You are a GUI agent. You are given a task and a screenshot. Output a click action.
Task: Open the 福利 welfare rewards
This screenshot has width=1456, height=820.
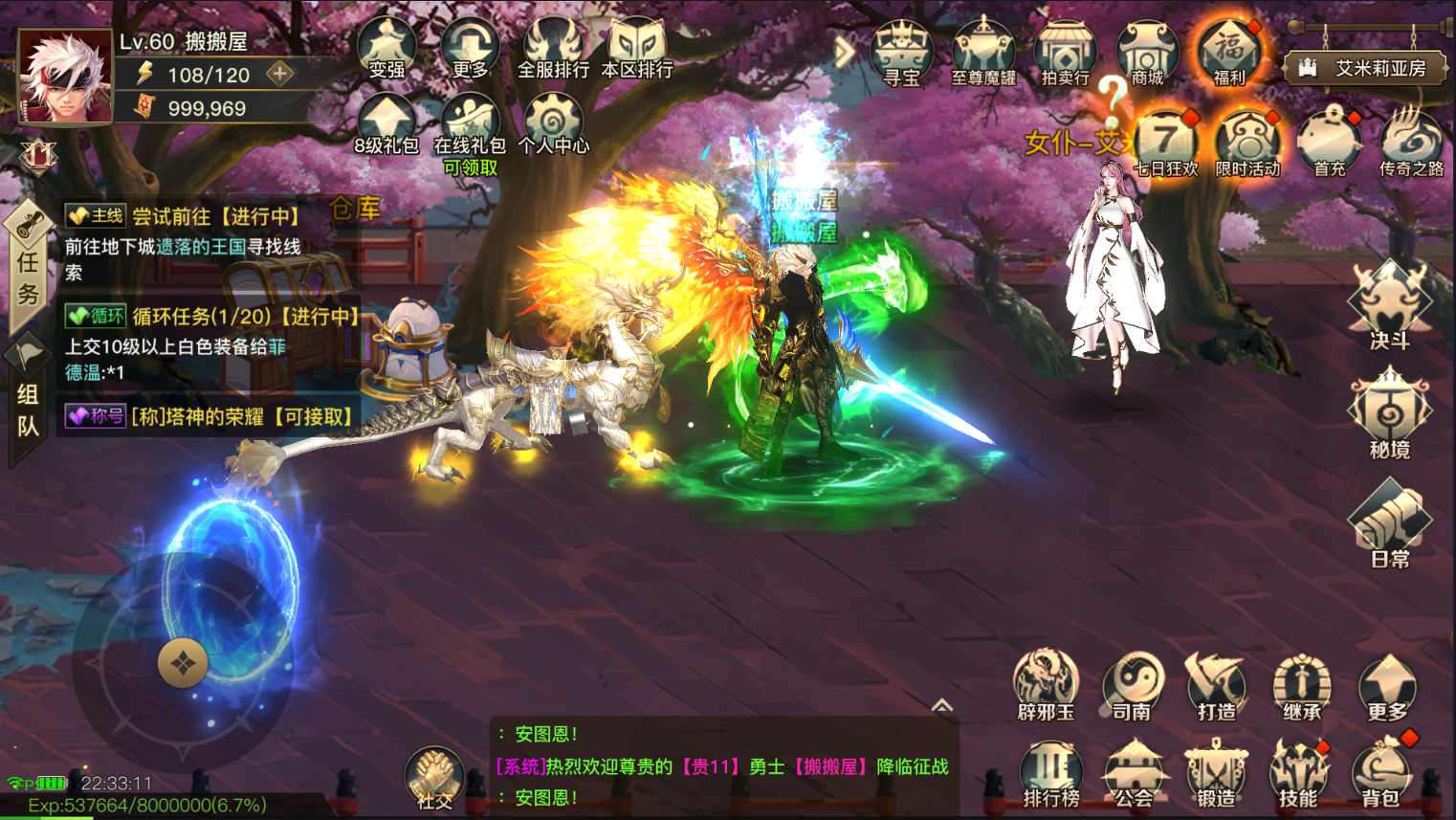(1229, 53)
